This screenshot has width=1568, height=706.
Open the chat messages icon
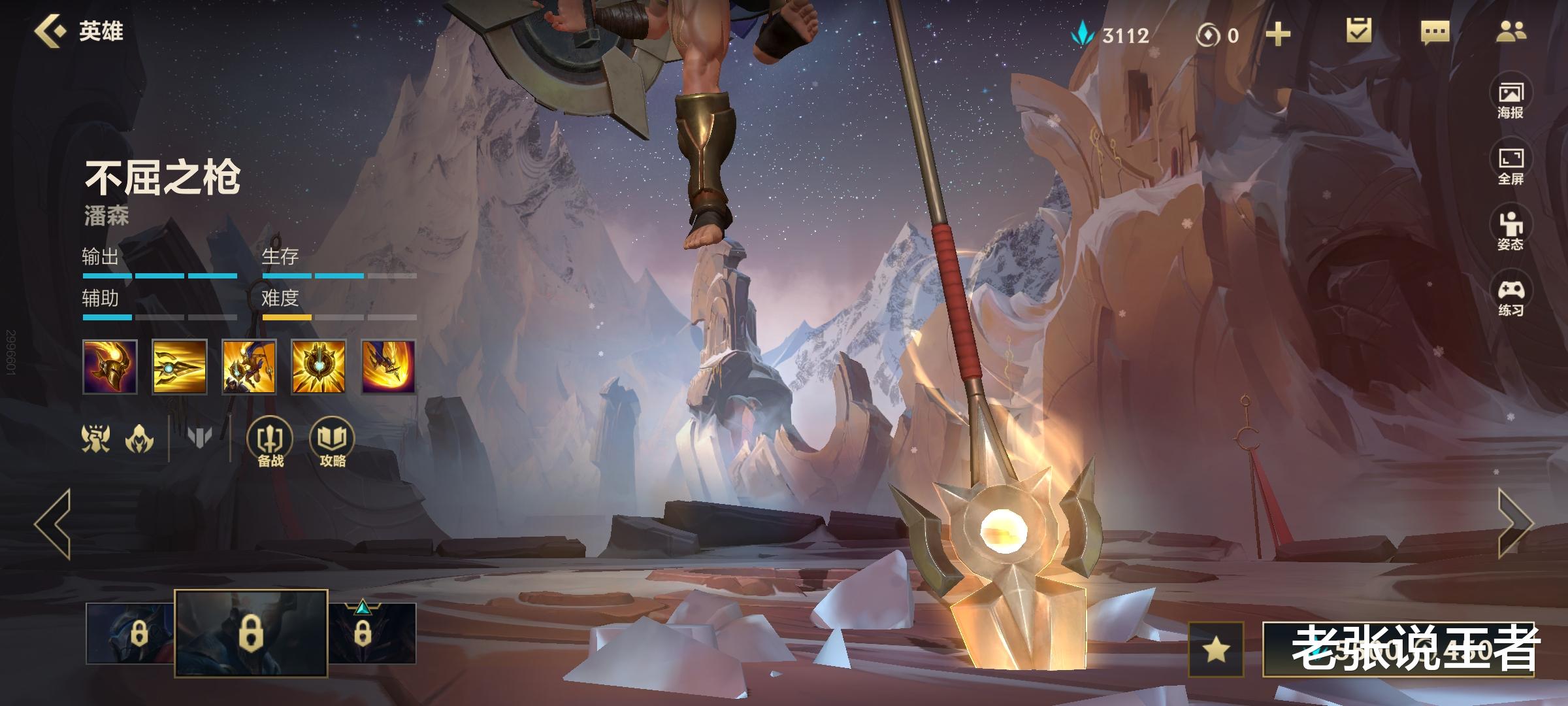1435,32
